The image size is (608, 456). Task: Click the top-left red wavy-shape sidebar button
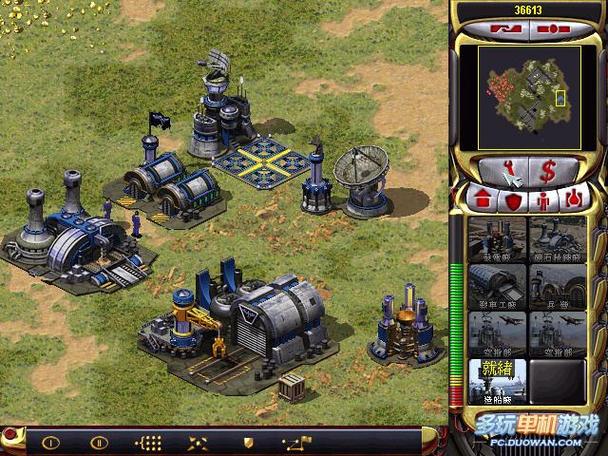click(505, 28)
